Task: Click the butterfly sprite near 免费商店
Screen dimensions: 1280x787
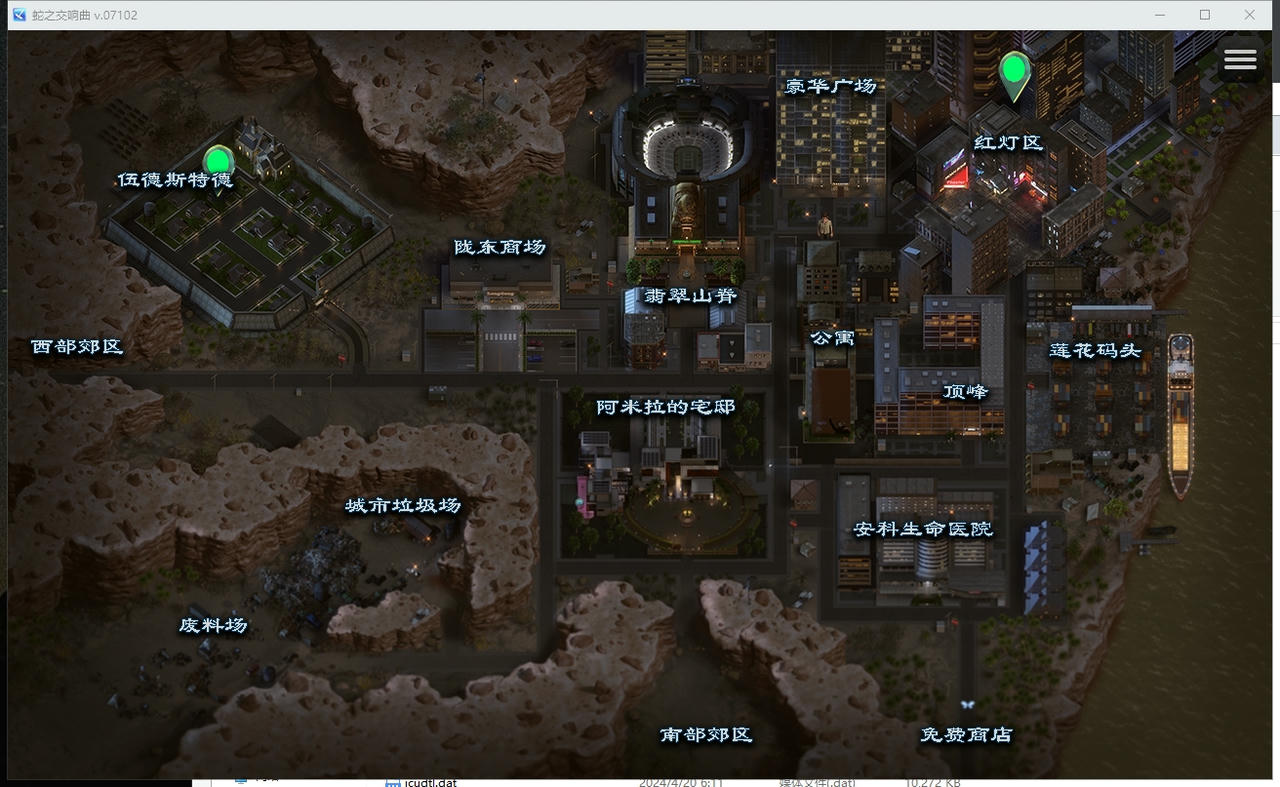Action: [x=966, y=703]
